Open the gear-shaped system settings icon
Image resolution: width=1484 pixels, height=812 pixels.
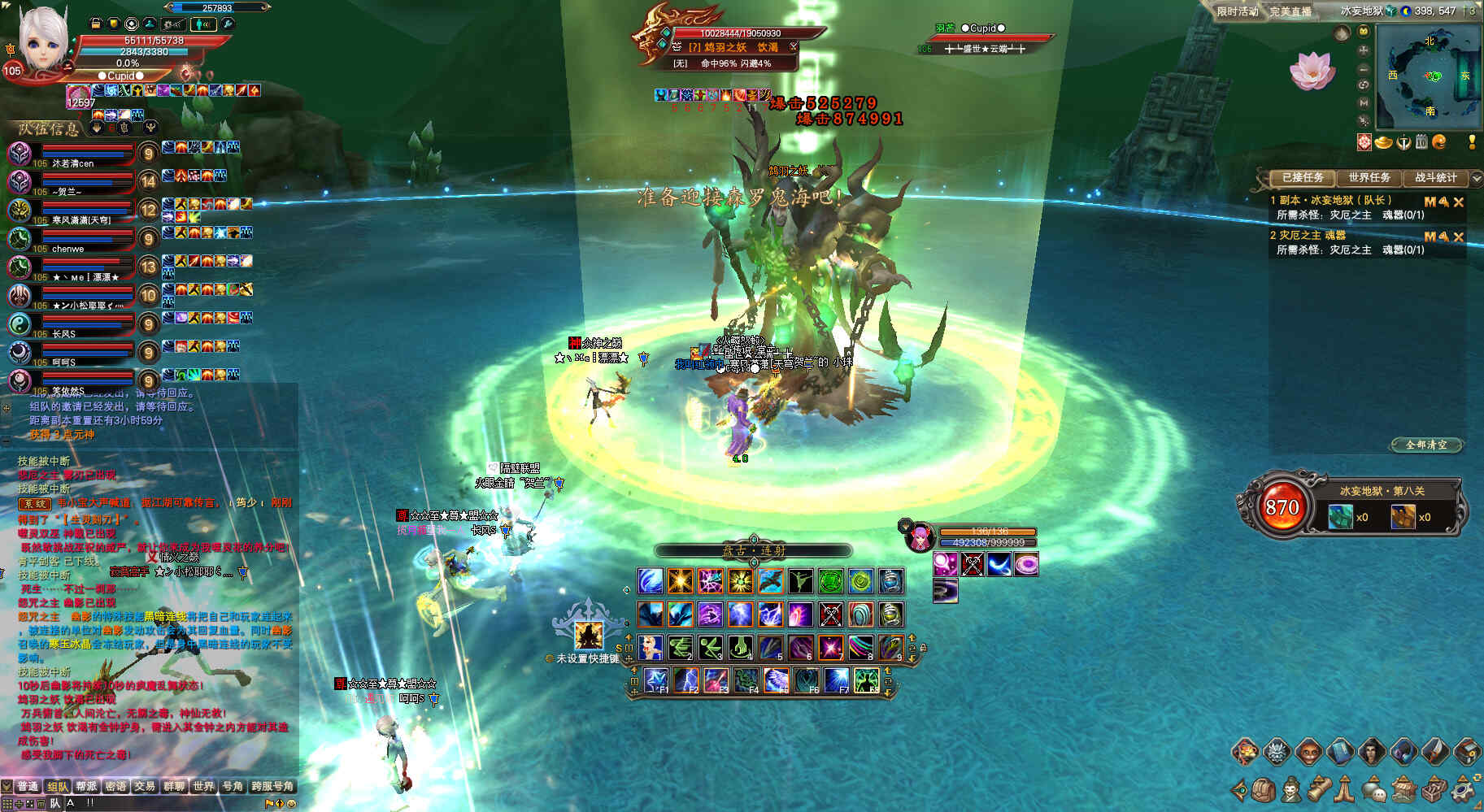tap(1464, 789)
